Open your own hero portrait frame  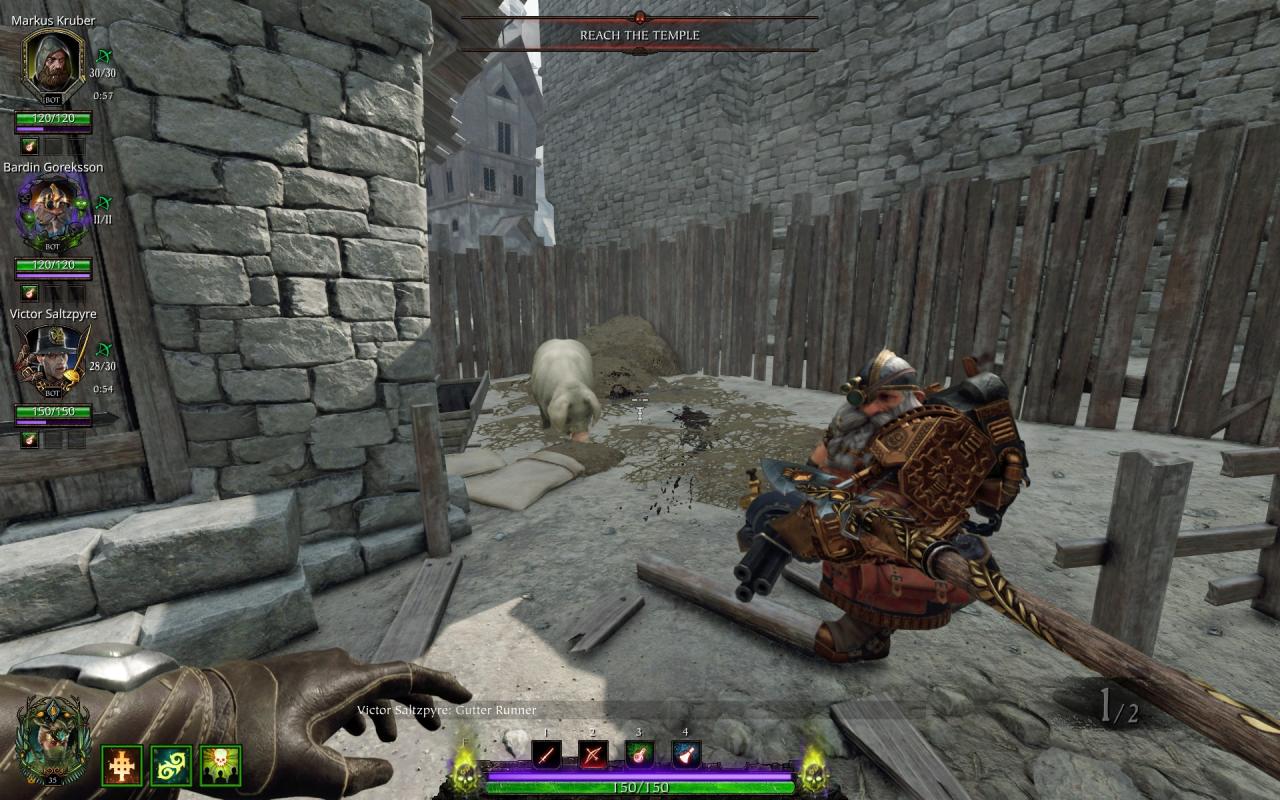coord(53,740)
